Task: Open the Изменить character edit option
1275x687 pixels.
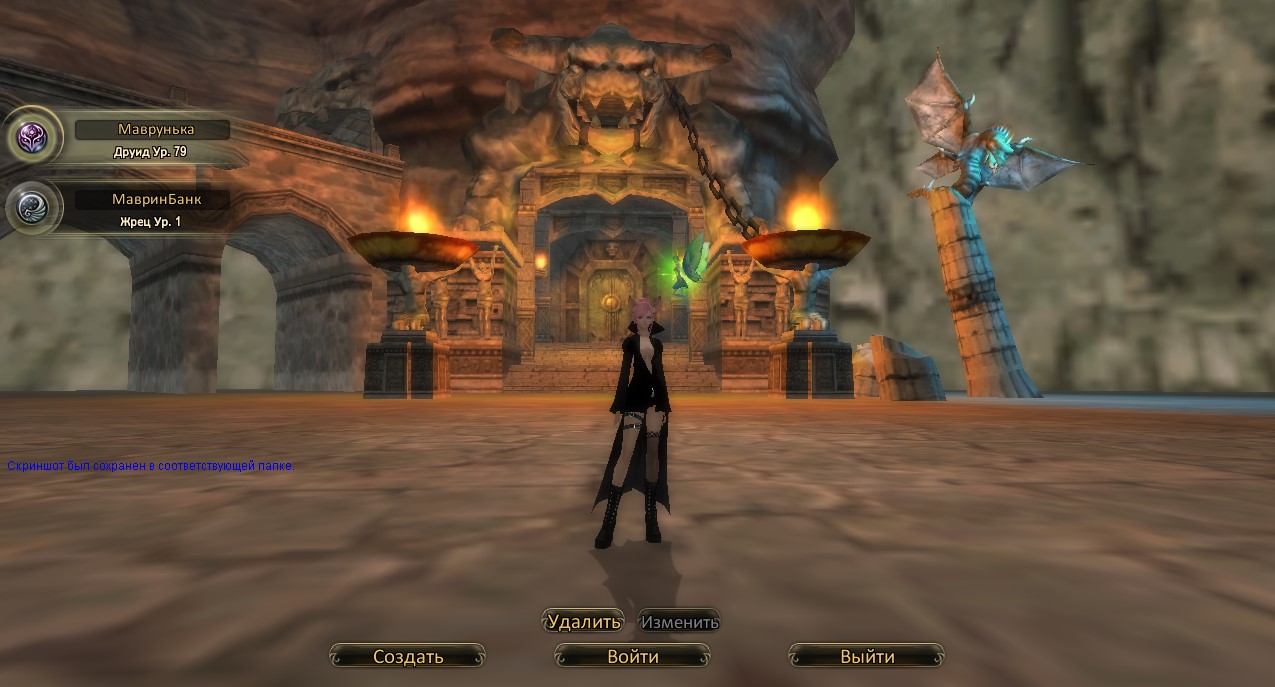Action: tap(680, 622)
